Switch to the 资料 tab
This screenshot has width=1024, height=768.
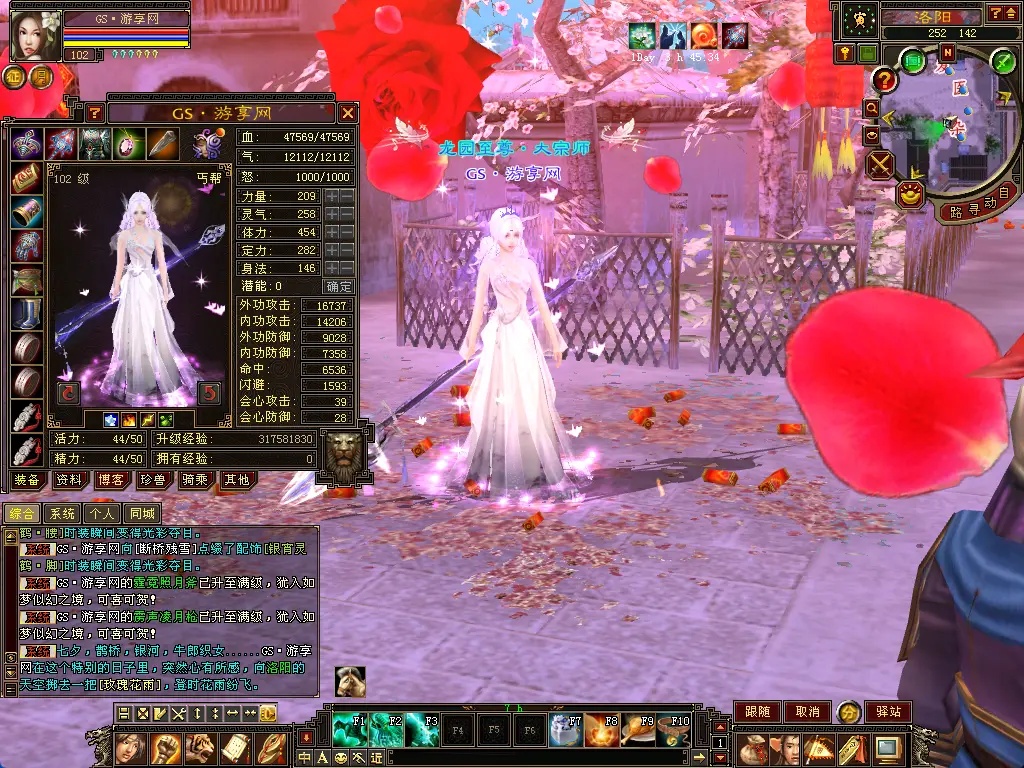[69, 480]
